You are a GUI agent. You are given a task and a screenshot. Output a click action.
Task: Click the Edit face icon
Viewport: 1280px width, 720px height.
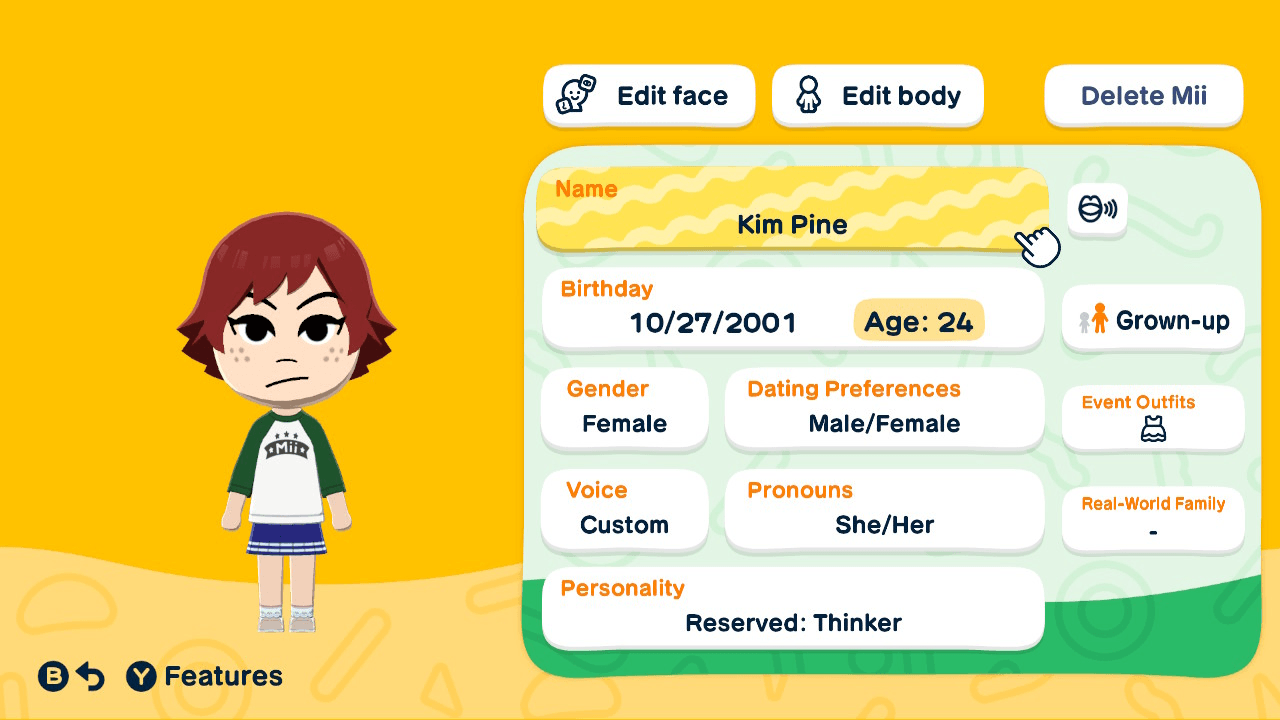pyautogui.click(x=575, y=95)
